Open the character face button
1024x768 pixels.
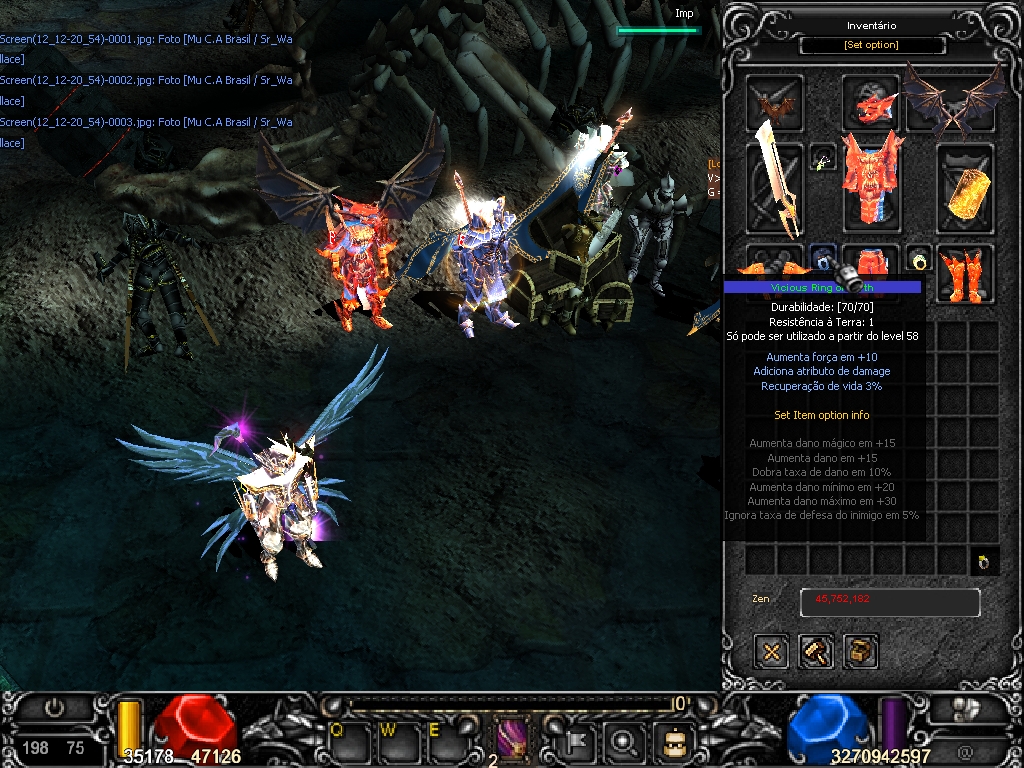(673, 741)
